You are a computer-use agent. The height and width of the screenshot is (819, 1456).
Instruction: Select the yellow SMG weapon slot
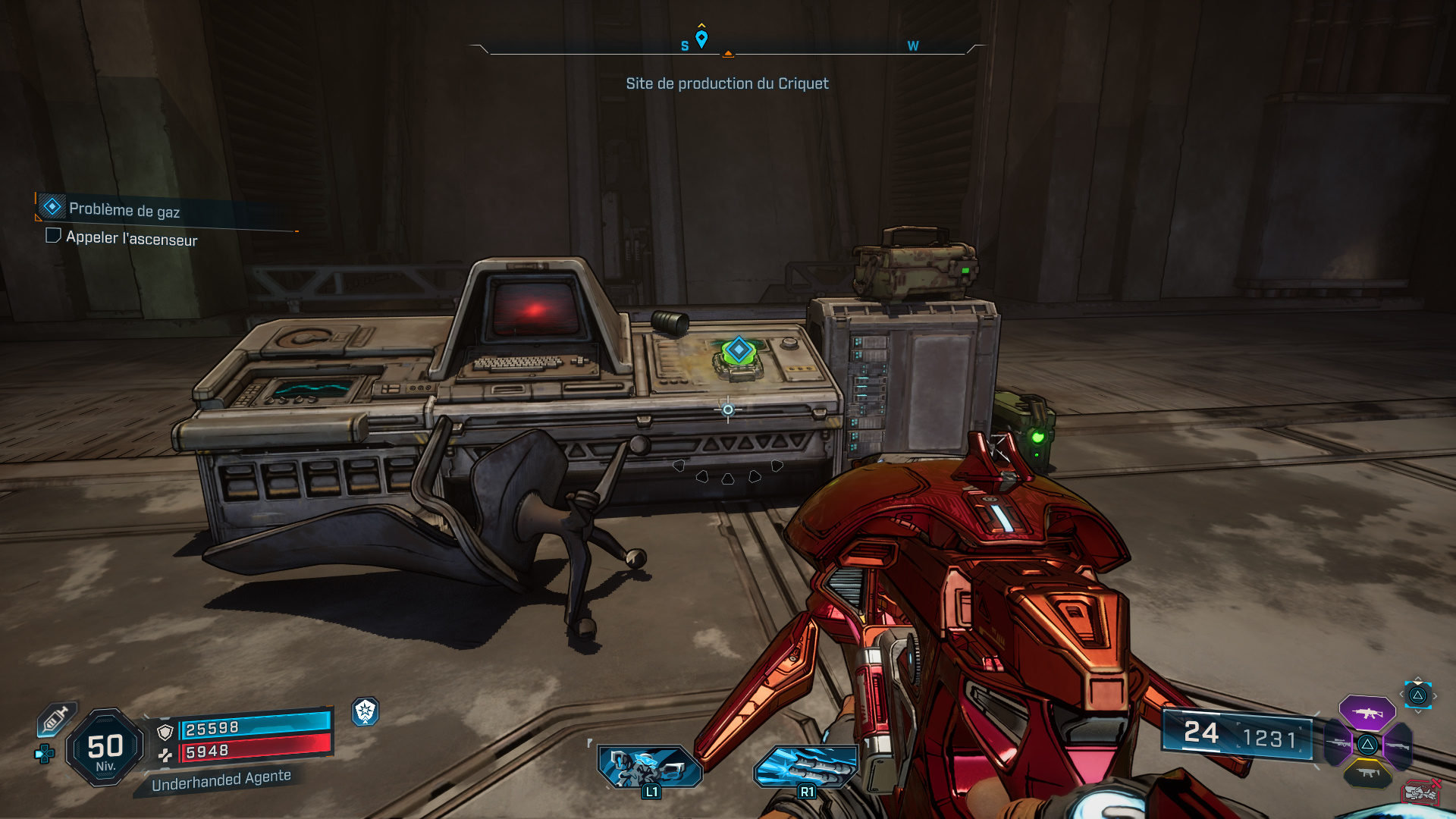[x=1367, y=772]
